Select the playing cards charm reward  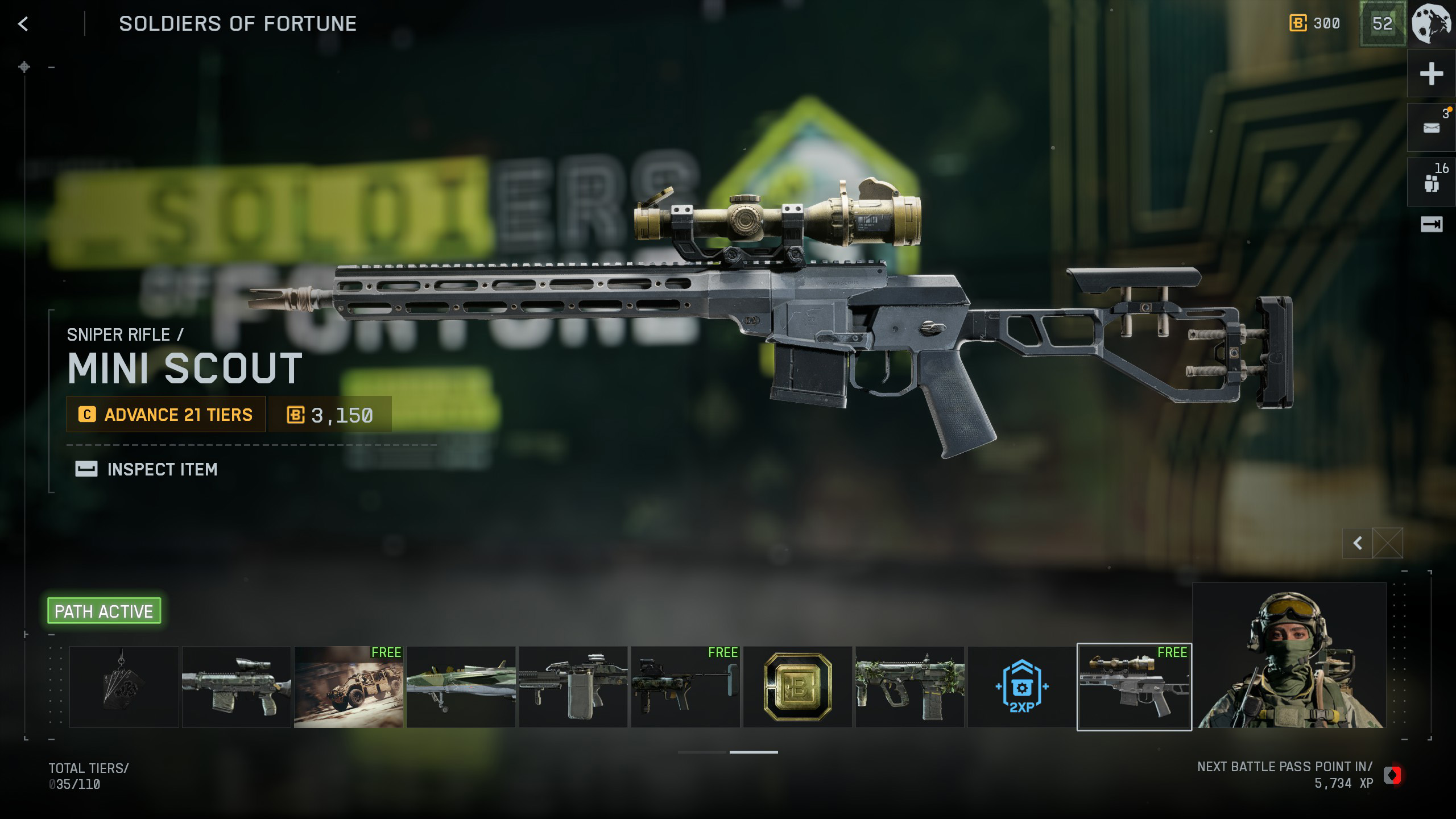tap(124, 687)
